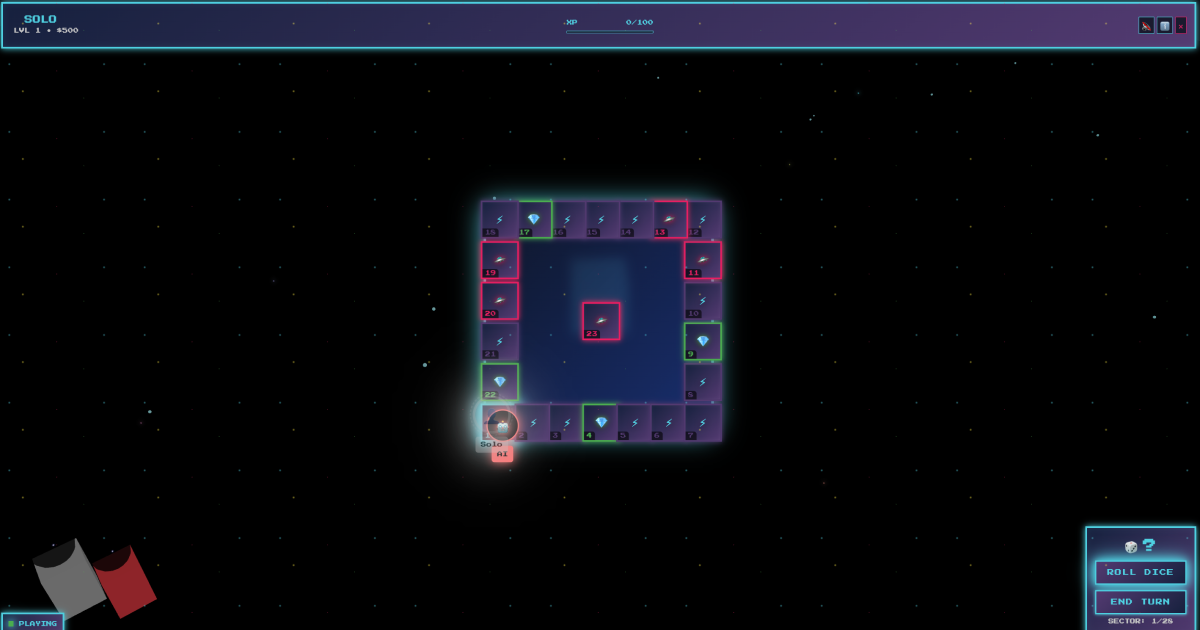Image resolution: width=1200 pixels, height=630 pixels.
Task: Select the AI player token label
Action: click(502, 454)
